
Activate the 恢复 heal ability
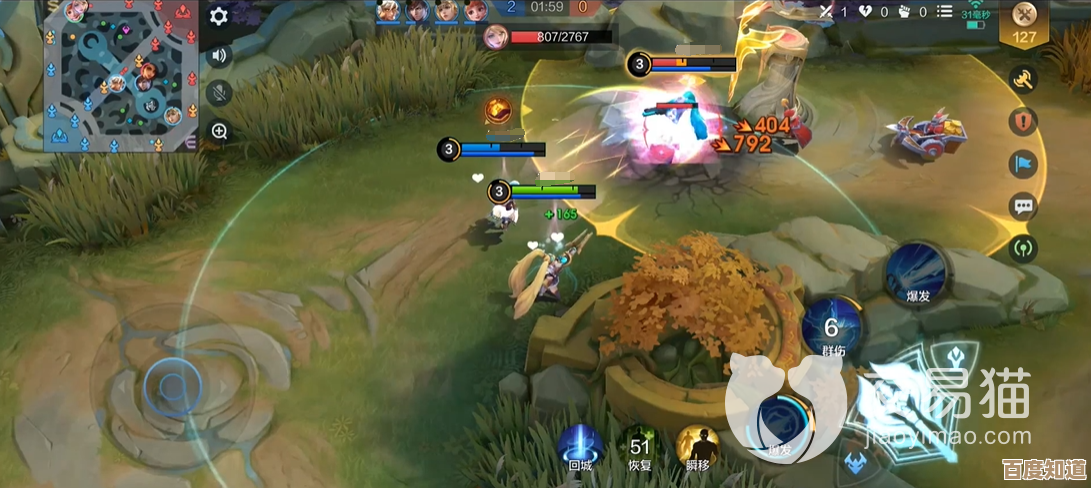pyautogui.click(x=640, y=446)
